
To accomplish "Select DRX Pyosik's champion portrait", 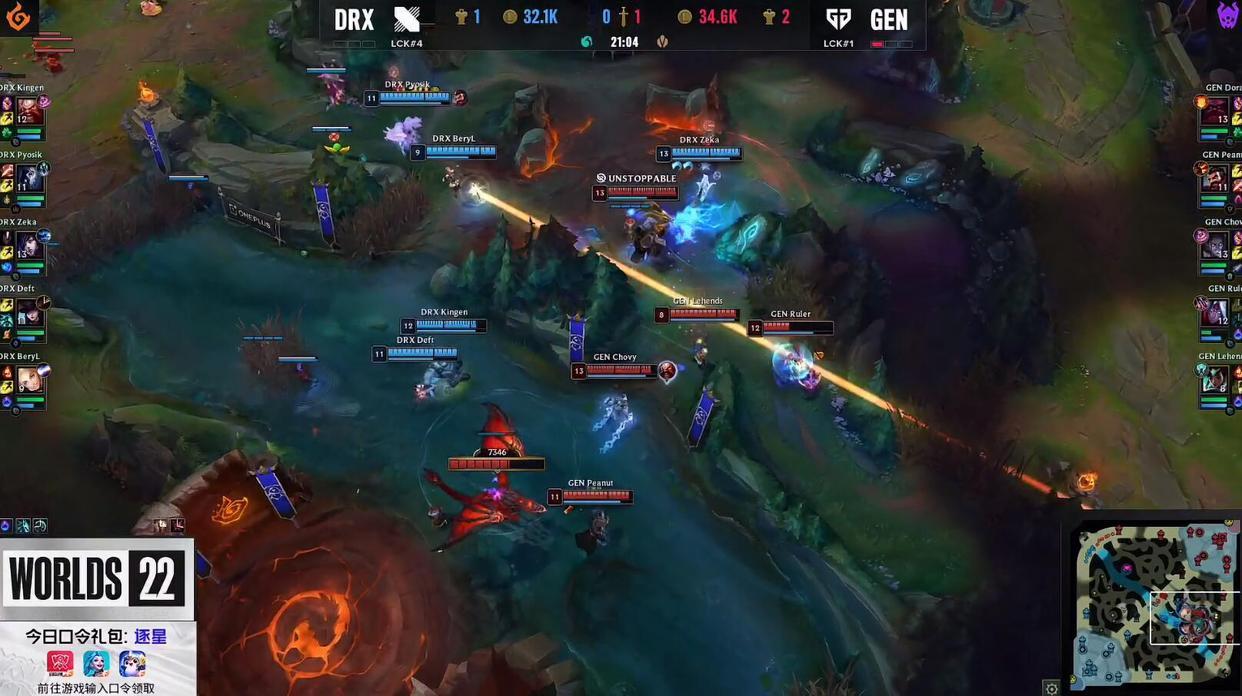I will coord(29,178).
